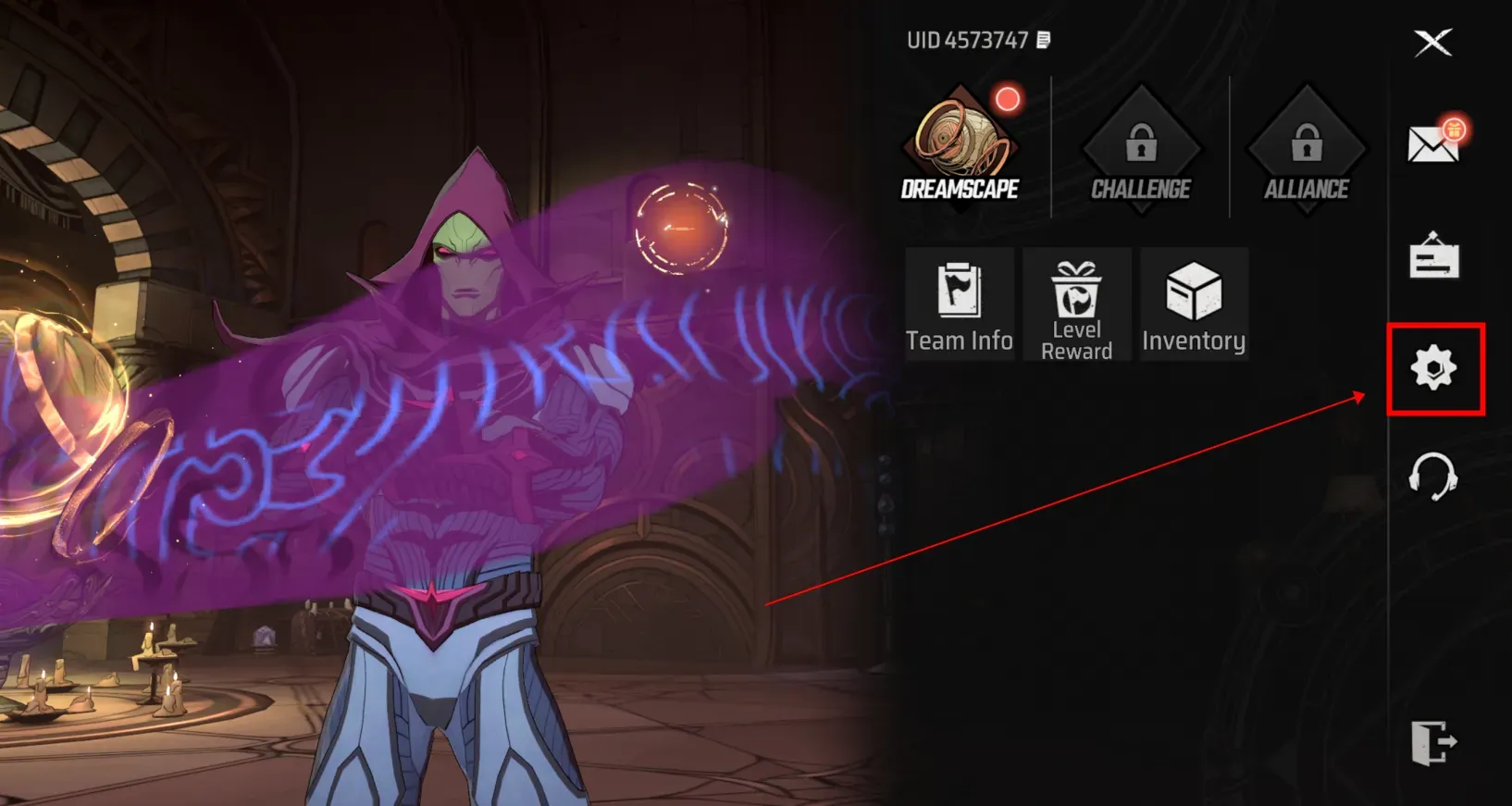Screen dimensions: 1512x806
Task: Open the notice board icon
Action: [x=1433, y=256]
